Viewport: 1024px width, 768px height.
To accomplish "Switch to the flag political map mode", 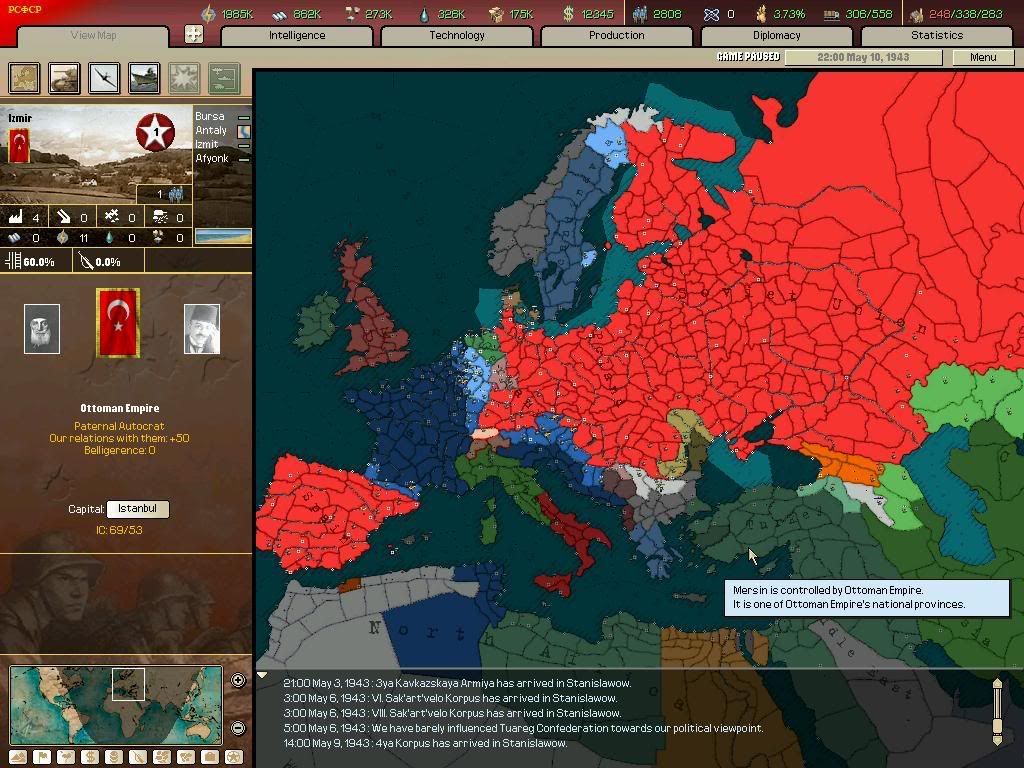I will [x=42, y=757].
